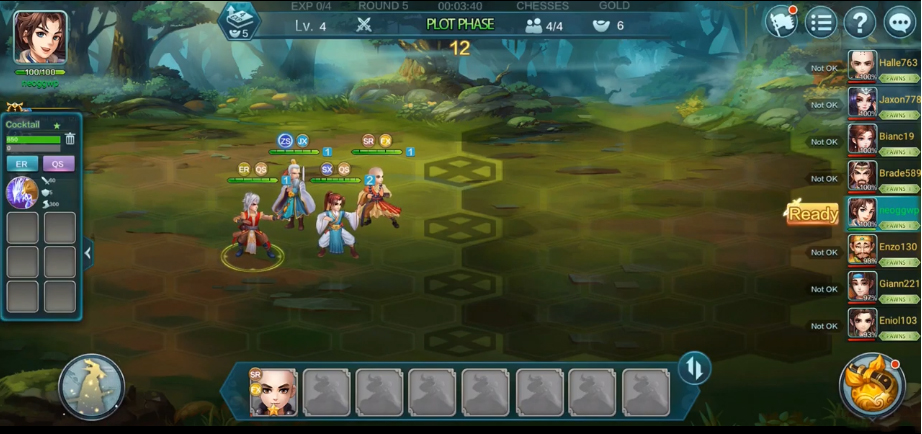The height and width of the screenshot is (434, 922).
Task: Click your player avatar portrait
Action: 40,38
